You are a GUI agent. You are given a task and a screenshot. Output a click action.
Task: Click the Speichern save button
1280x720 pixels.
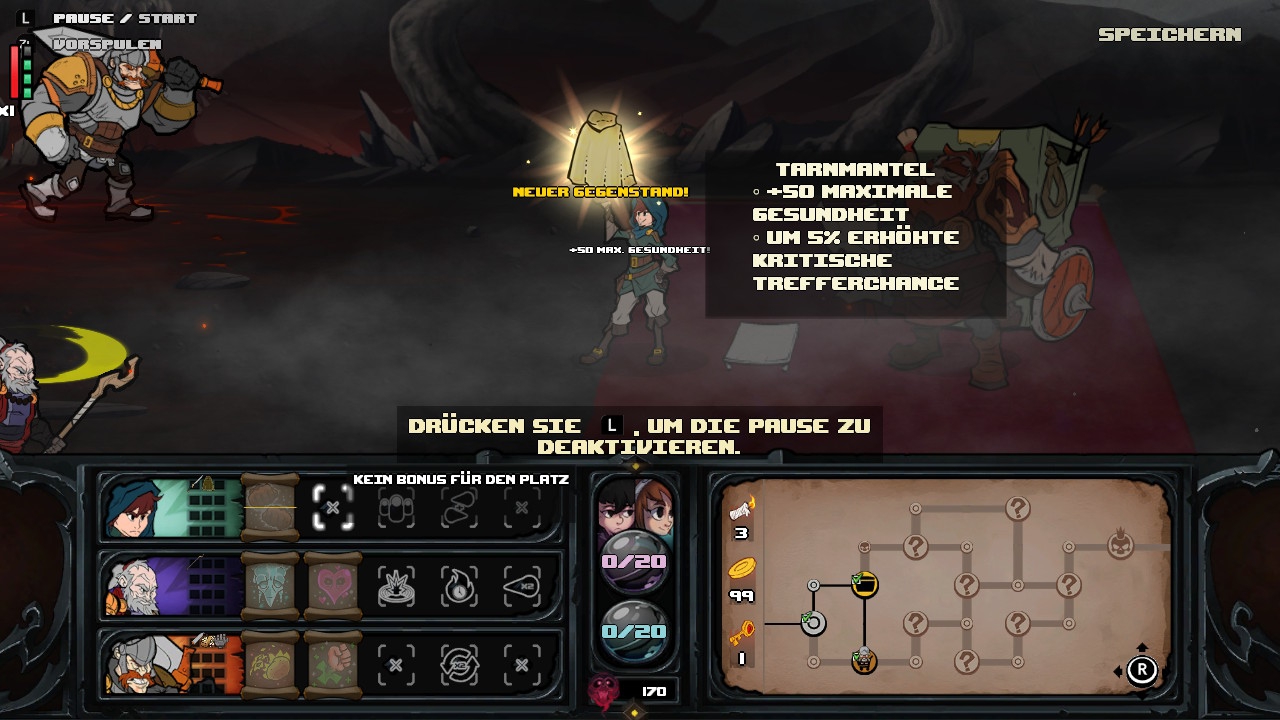tap(1169, 35)
